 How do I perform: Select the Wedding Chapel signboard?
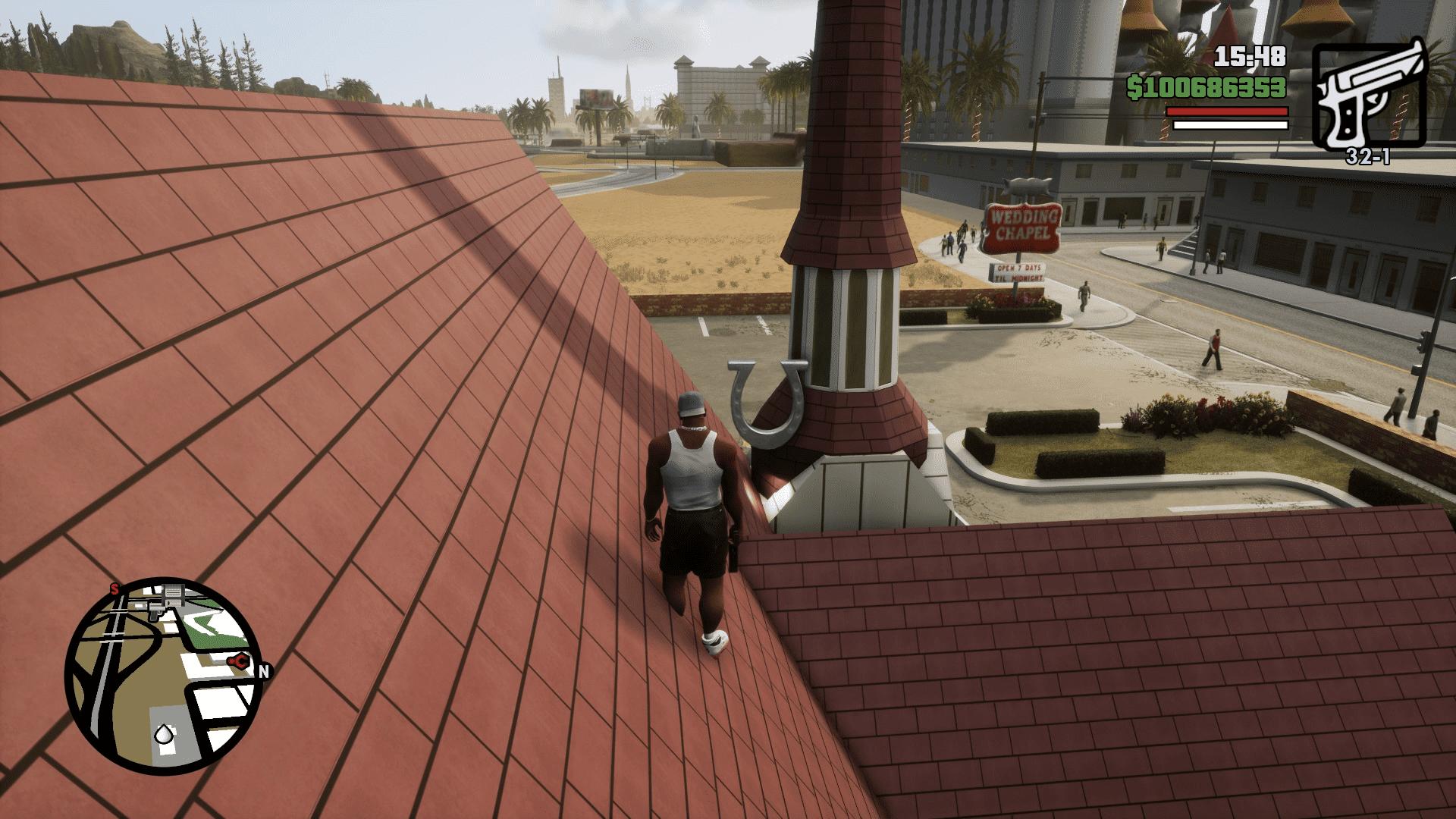click(1022, 227)
